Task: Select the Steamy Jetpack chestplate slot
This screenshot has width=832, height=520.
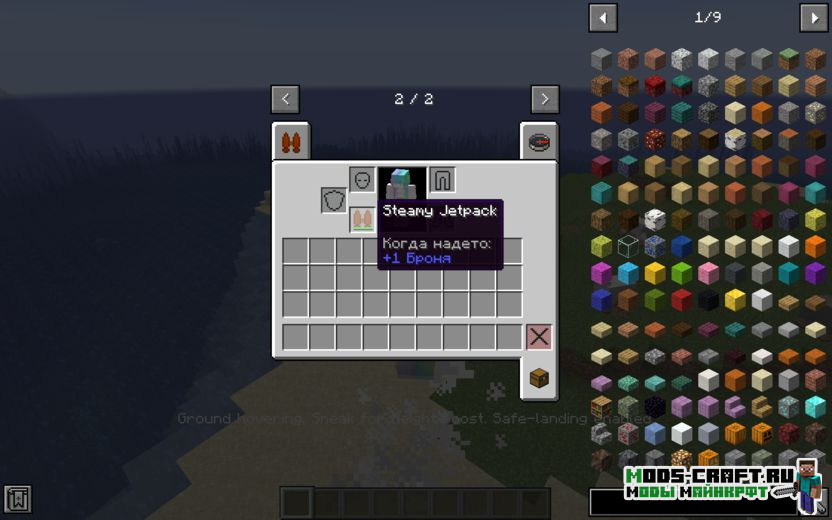Action: (x=402, y=183)
